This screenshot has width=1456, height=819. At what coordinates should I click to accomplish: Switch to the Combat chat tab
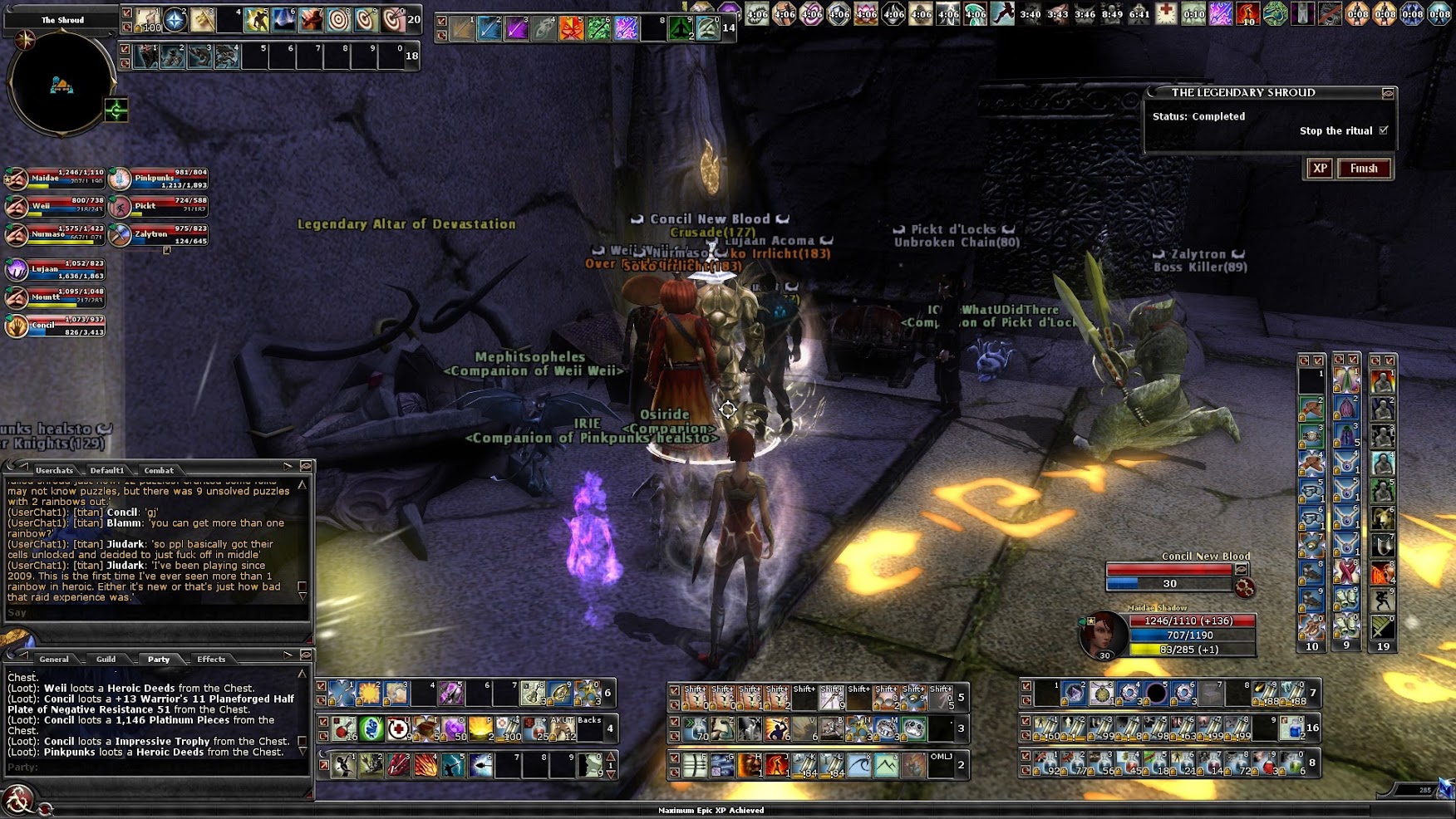(x=158, y=470)
